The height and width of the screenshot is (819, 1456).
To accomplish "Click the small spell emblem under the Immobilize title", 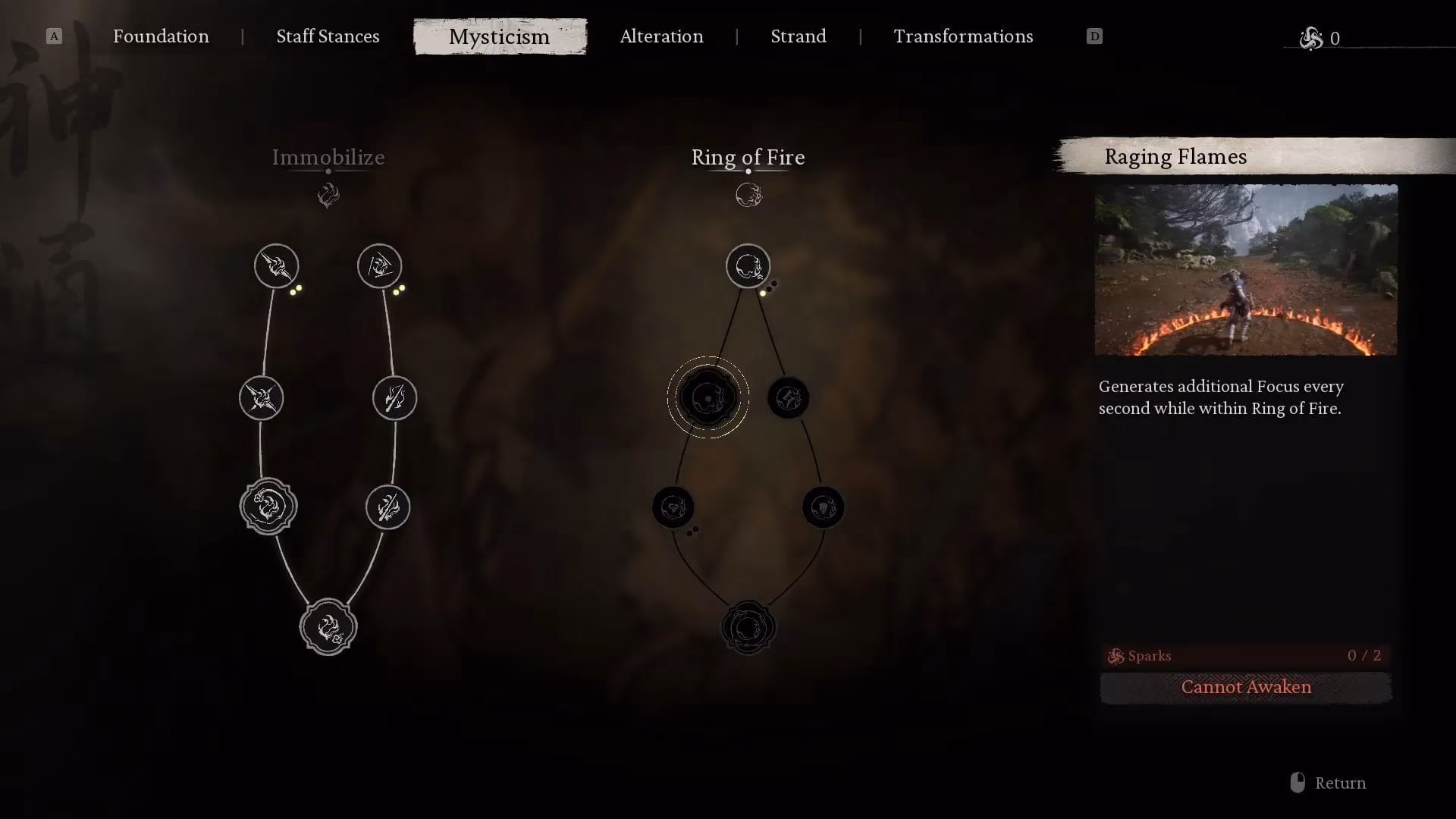I will (x=328, y=195).
